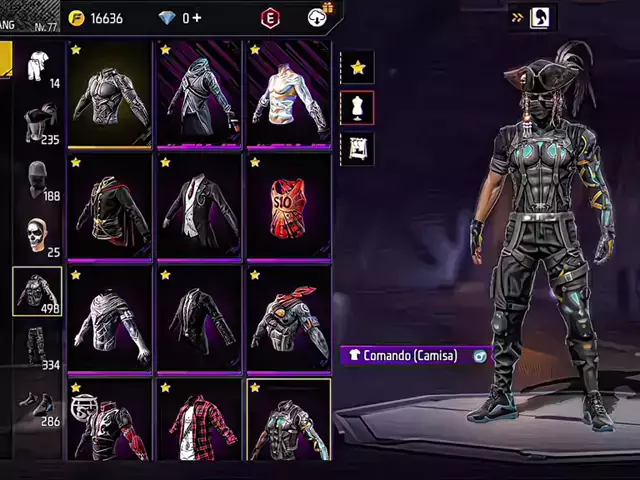Open the skull face paint category
The height and width of the screenshot is (480, 640).
click(38, 236)
